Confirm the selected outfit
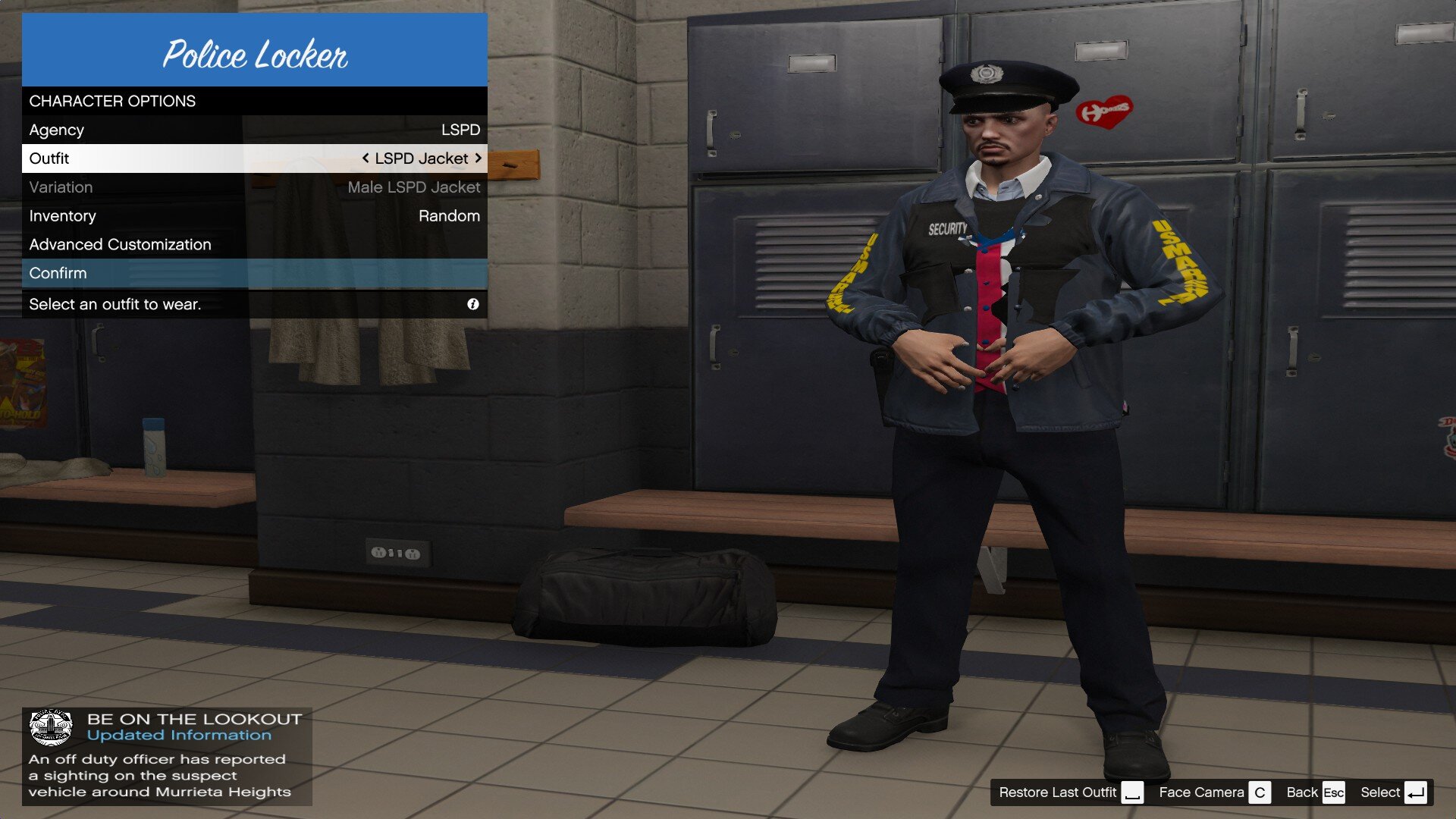The height and width of the screenshot is (819, 1456). click(254, 274)
